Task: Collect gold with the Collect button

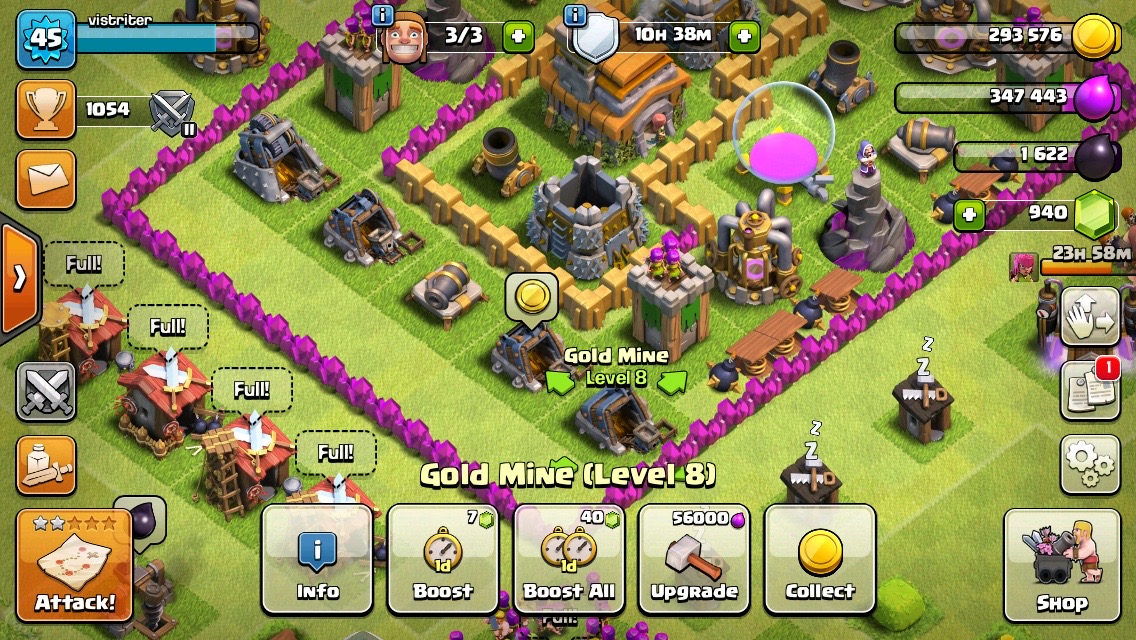Action: 820,558
